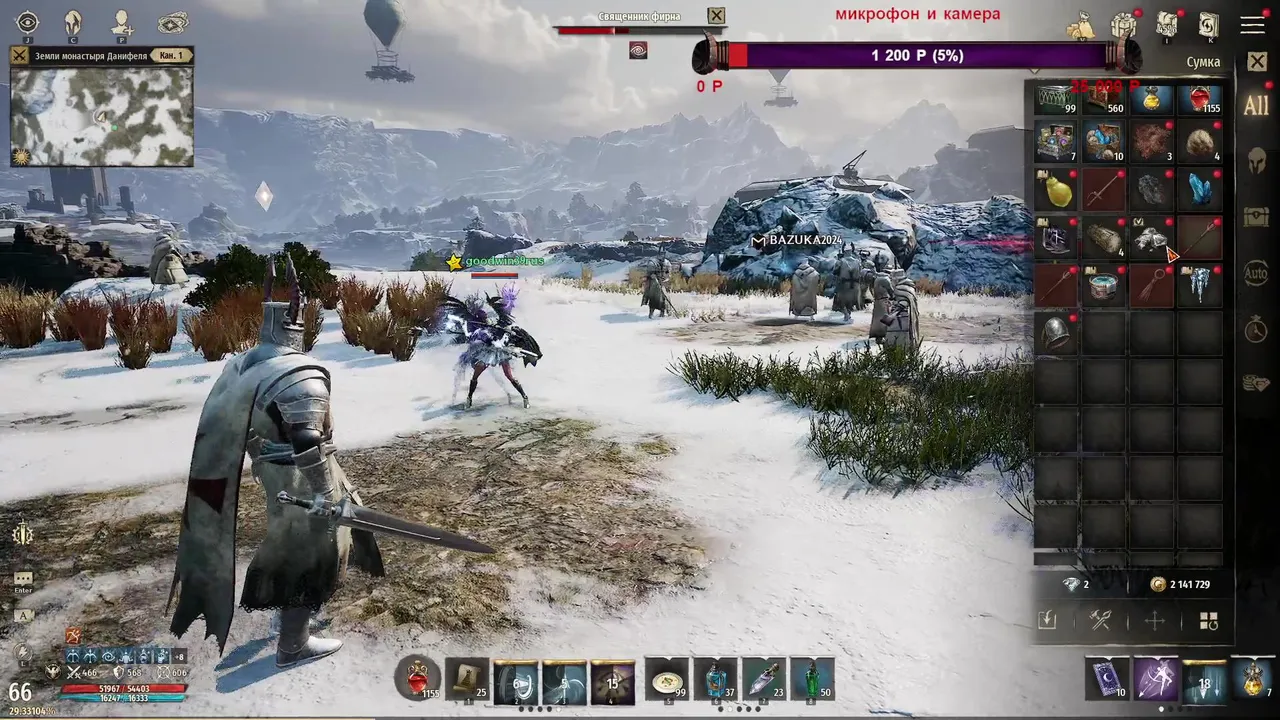Switch to the helmet equipment filter tab

pyautogui.click(x=1256, y=160)
